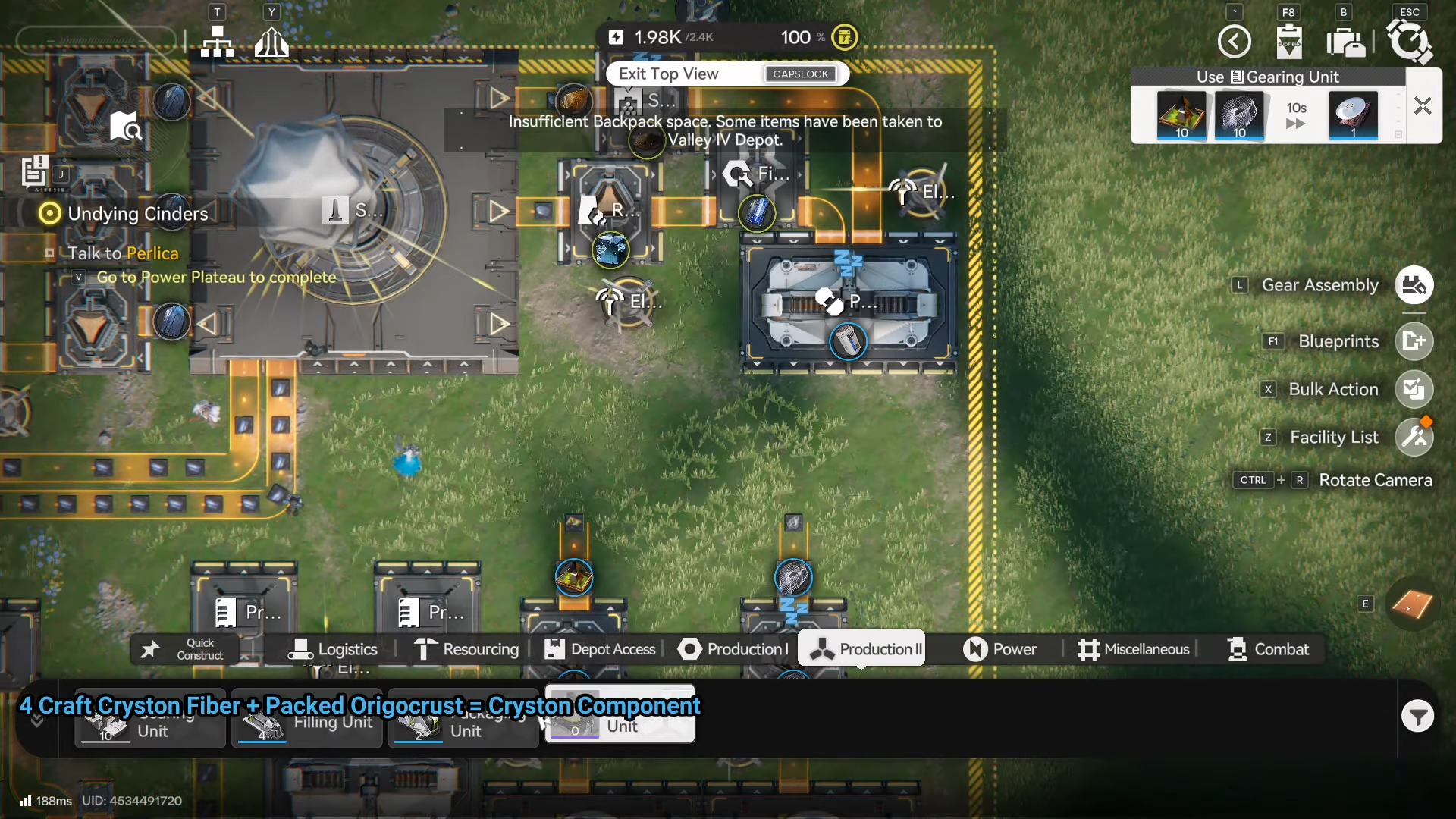Open the Resourcing build category
1456x819 pixels.
coord(466,649)
